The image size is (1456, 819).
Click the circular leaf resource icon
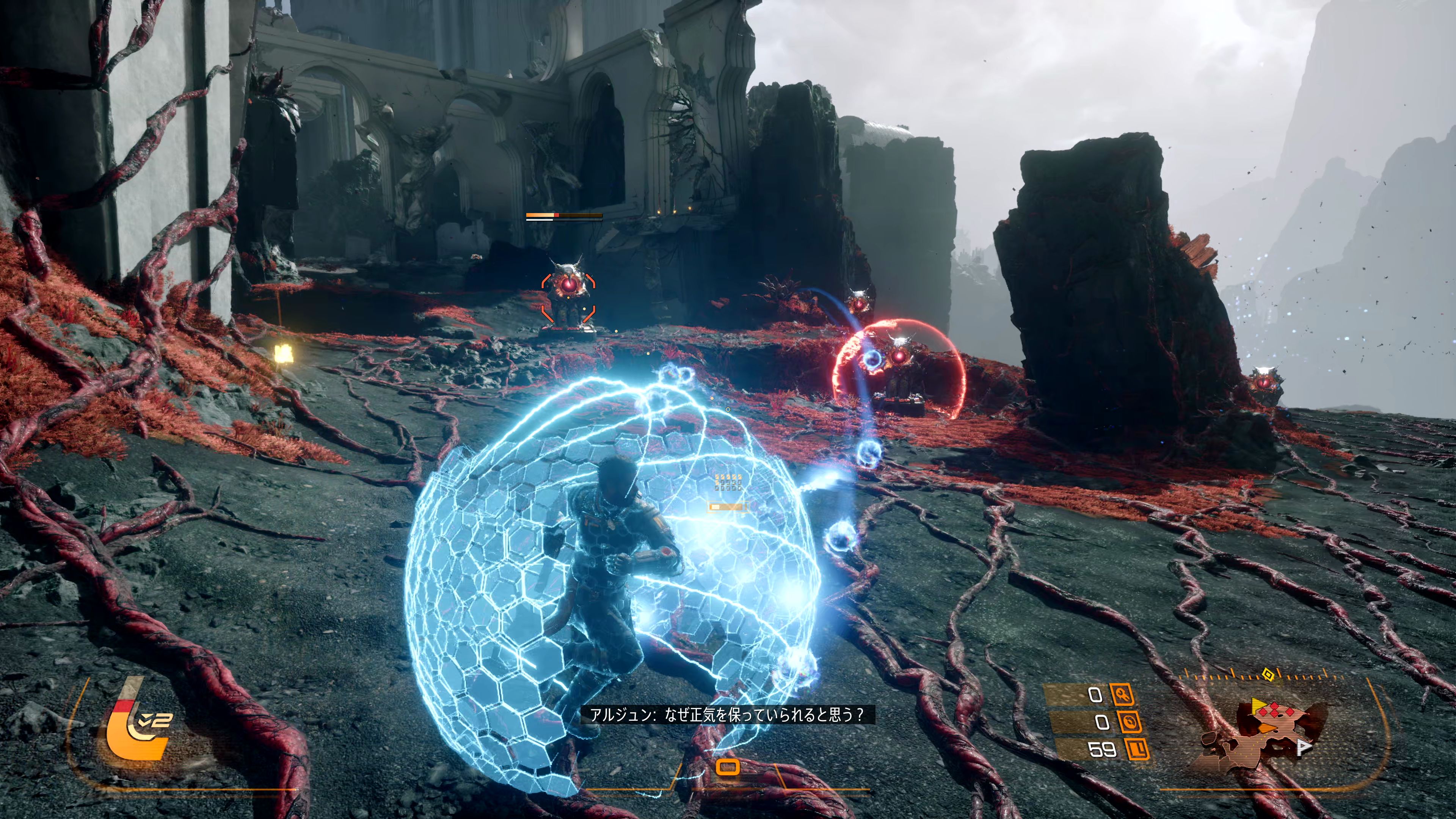1128,722
